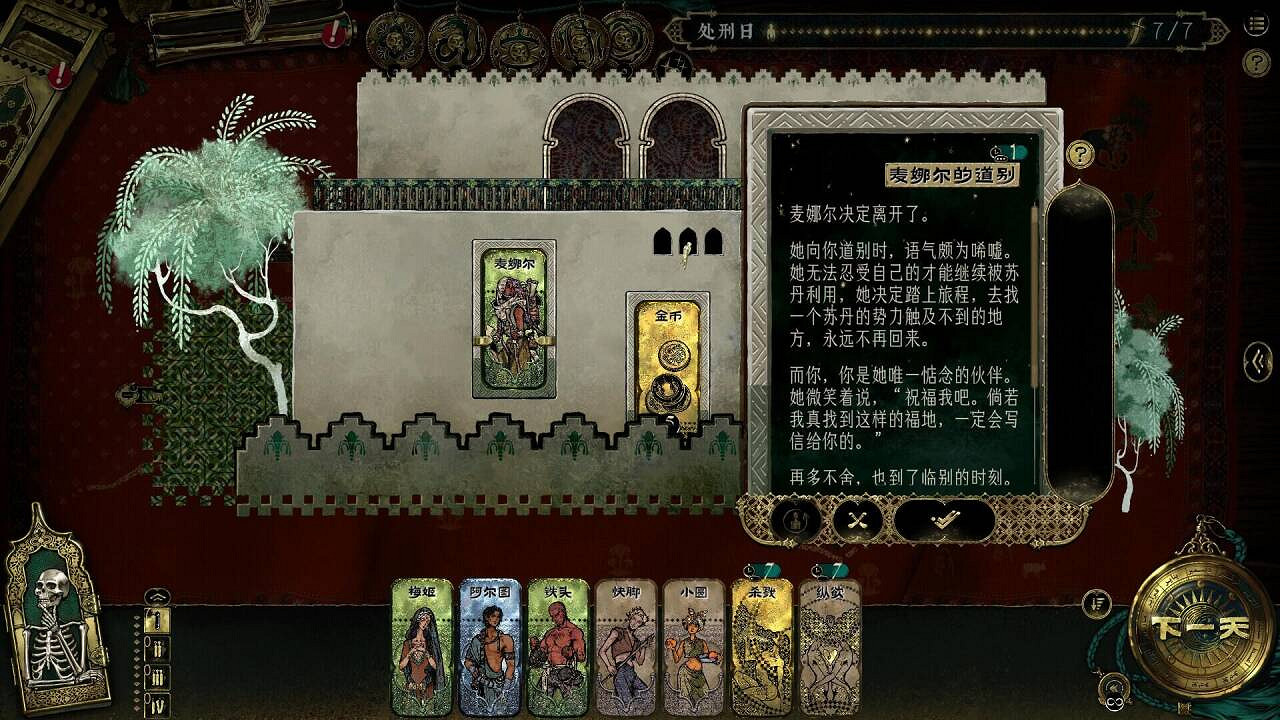Click the infinity loop icon beside the compass
1280x720 pixels.
1113,701
